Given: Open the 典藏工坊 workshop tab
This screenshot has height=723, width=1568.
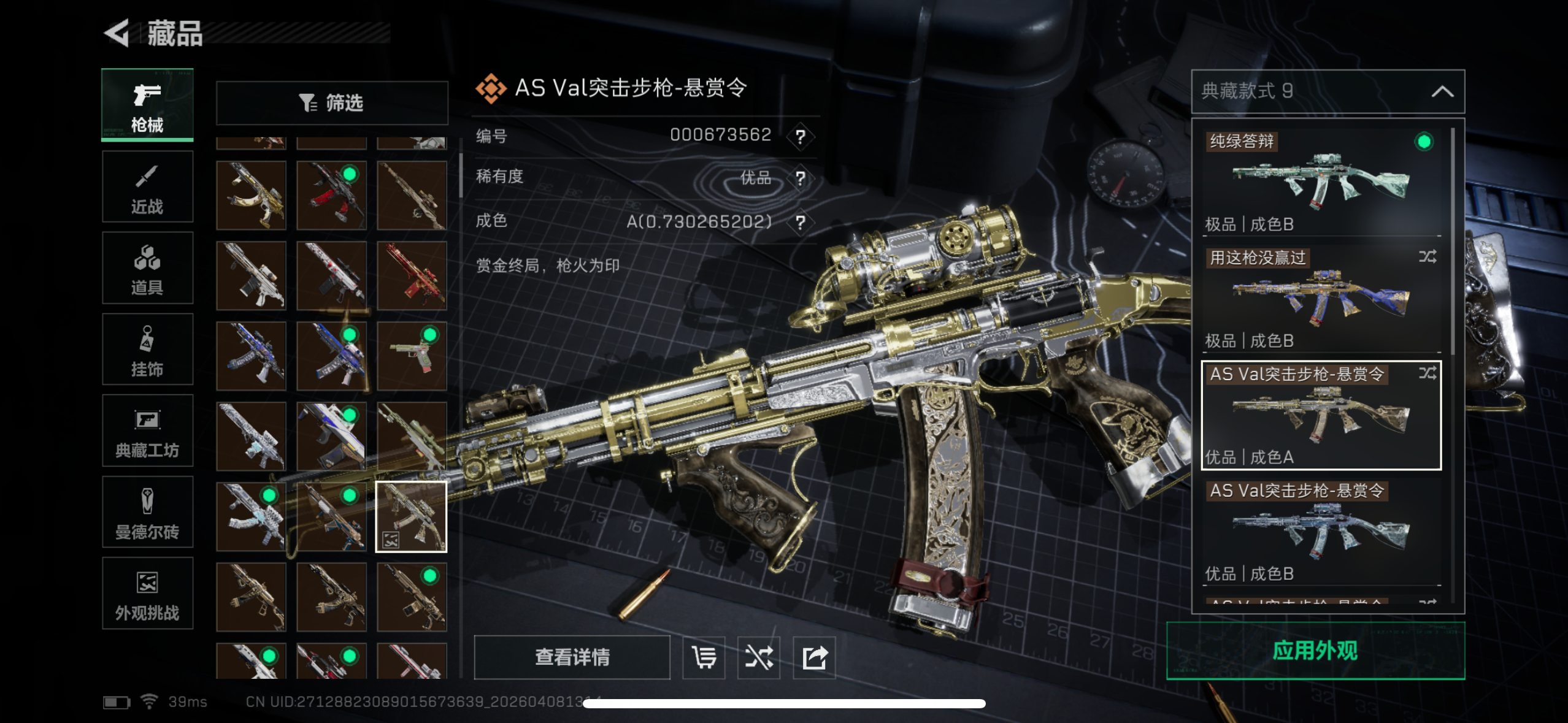Looking at the screenshot, I should click(147, 431).
